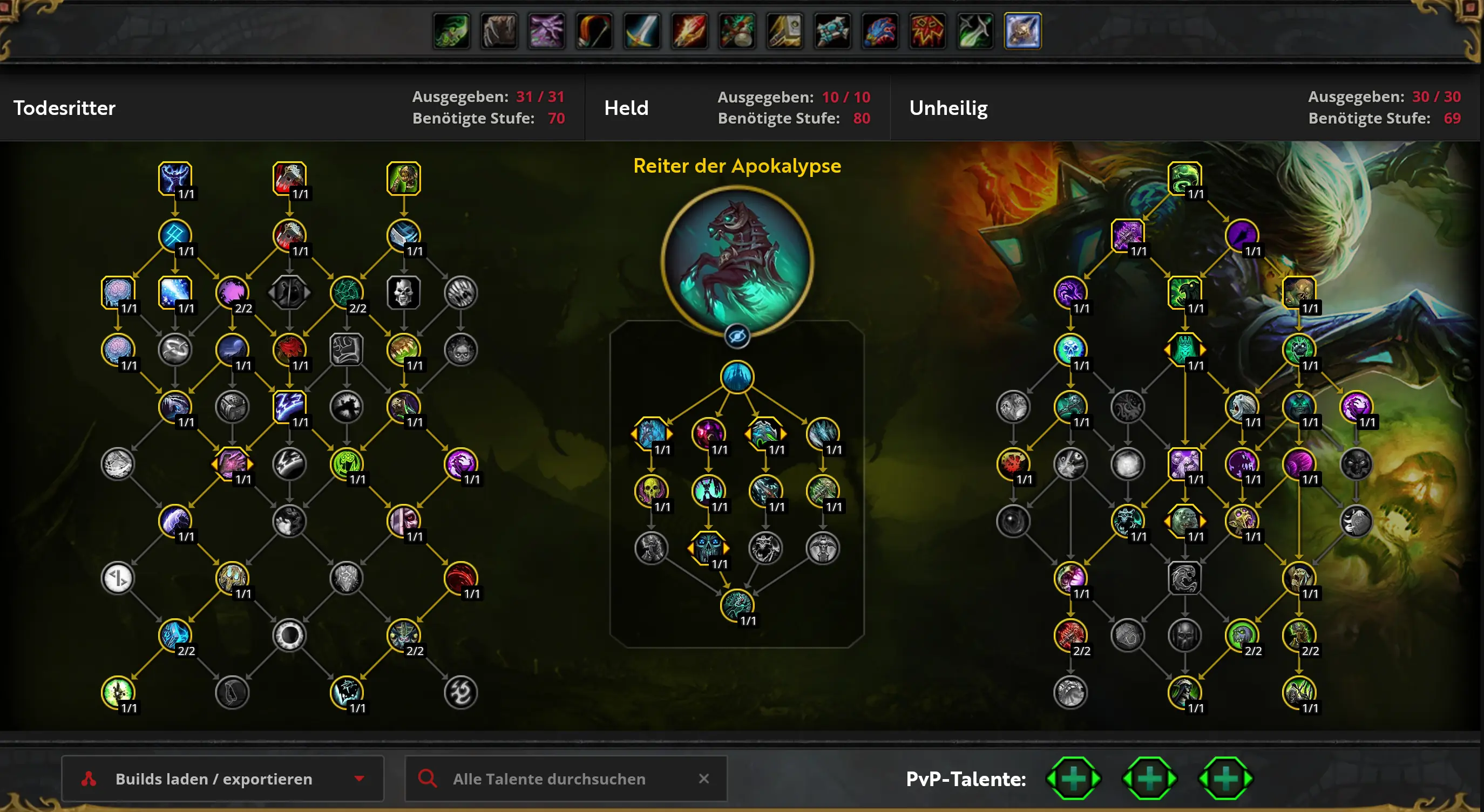Choose the highlighted class icon in the top bar
This screenshot has height=812, width=1484.
click(1022, 31)
